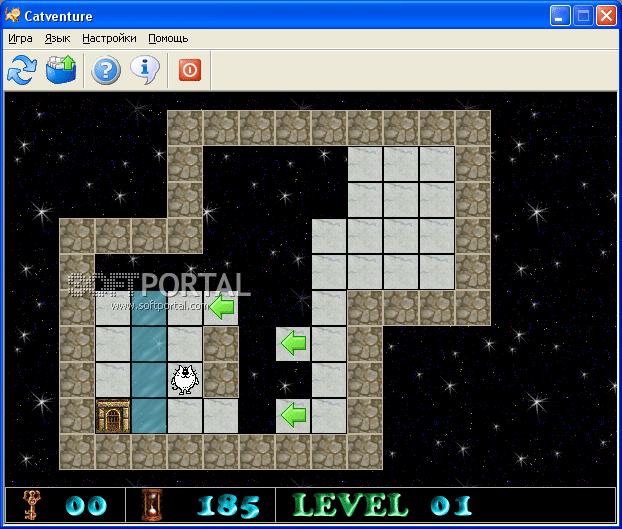
Task: Open help with the question mark button
Action: [x=106, y=70]
